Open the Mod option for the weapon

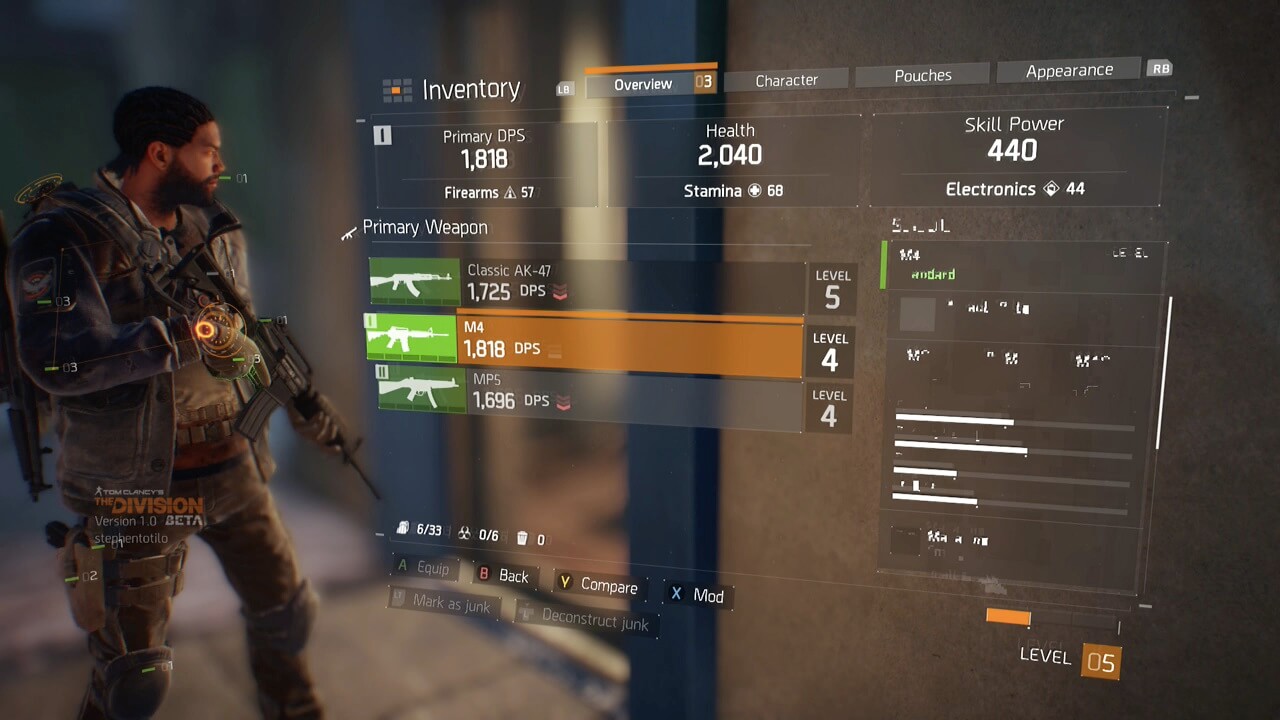(x=698, y=596)
